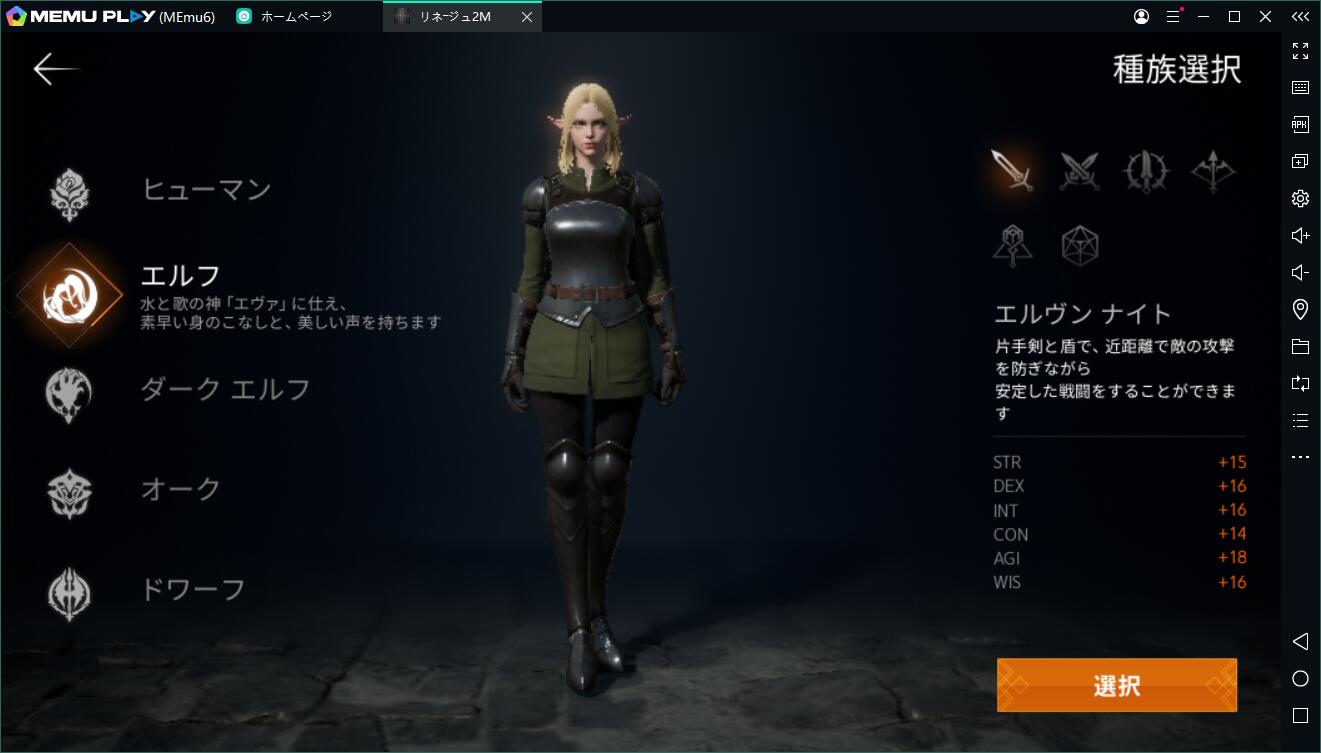
Task: Open the keyboard mapping tool
Action: pos(1300,87)
